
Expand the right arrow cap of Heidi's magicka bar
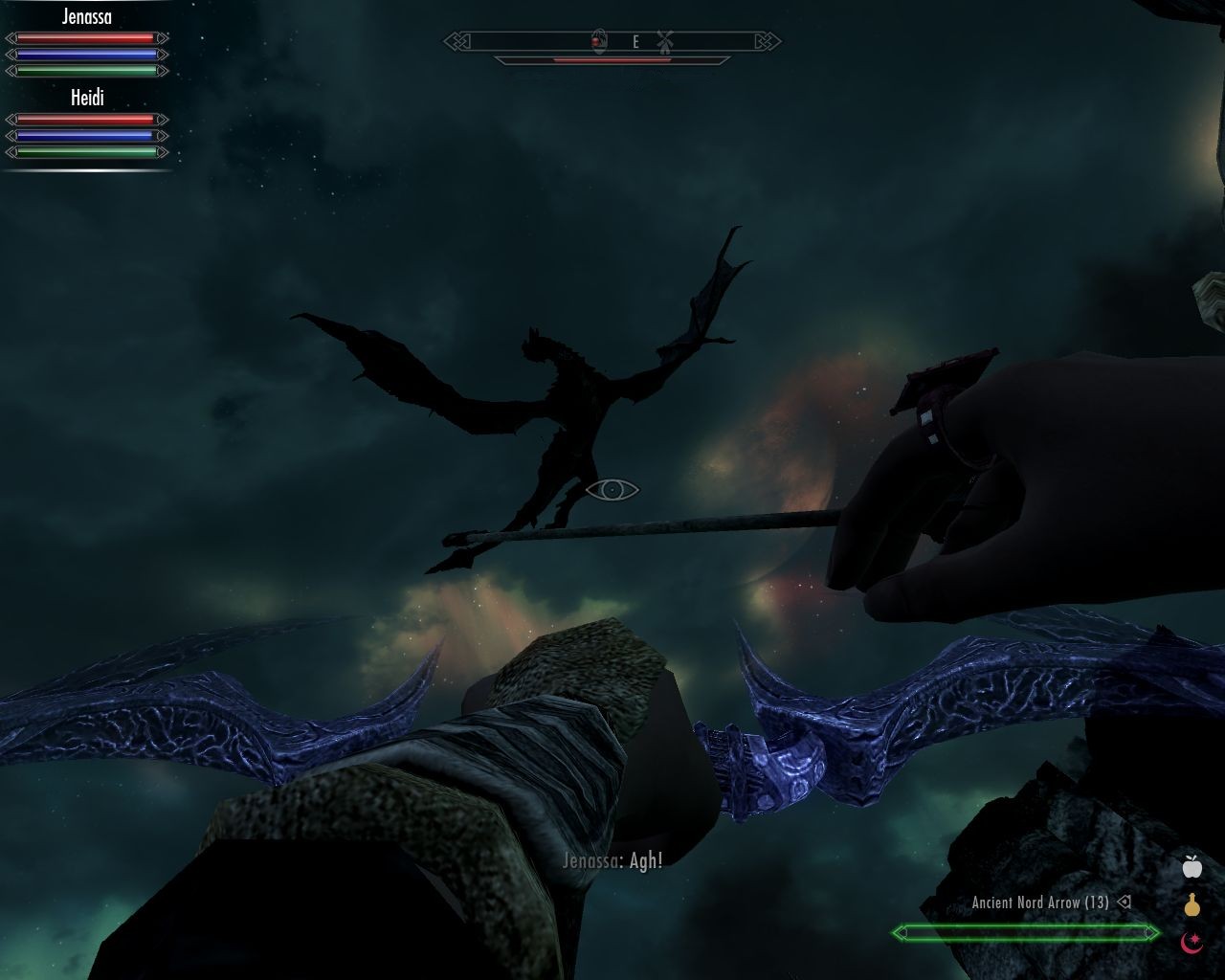162,135
